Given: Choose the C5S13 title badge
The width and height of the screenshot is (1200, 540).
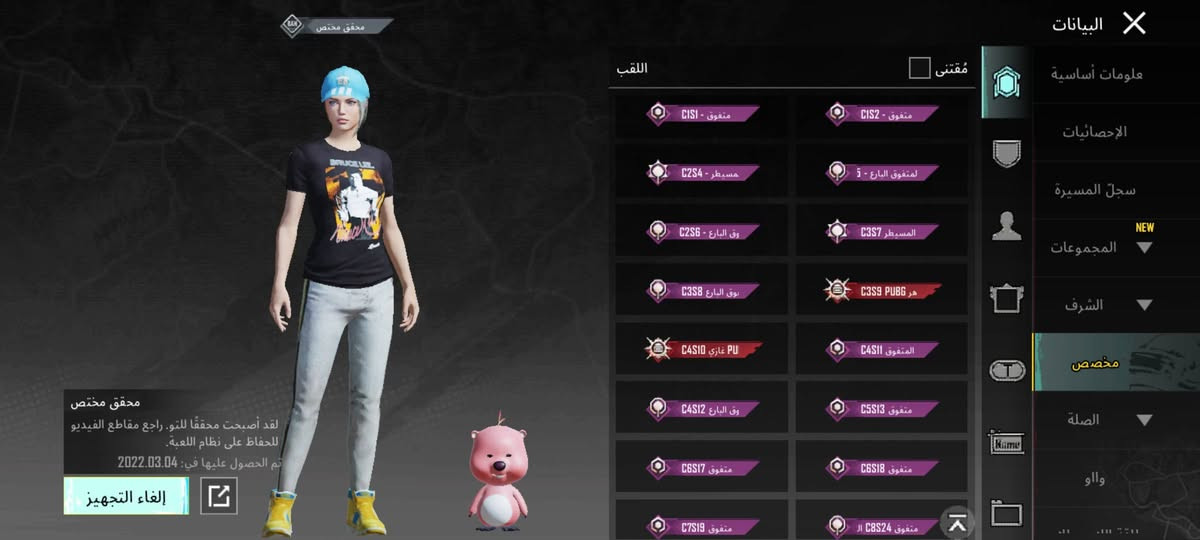Looking at the screenshot, I should 882,408.
